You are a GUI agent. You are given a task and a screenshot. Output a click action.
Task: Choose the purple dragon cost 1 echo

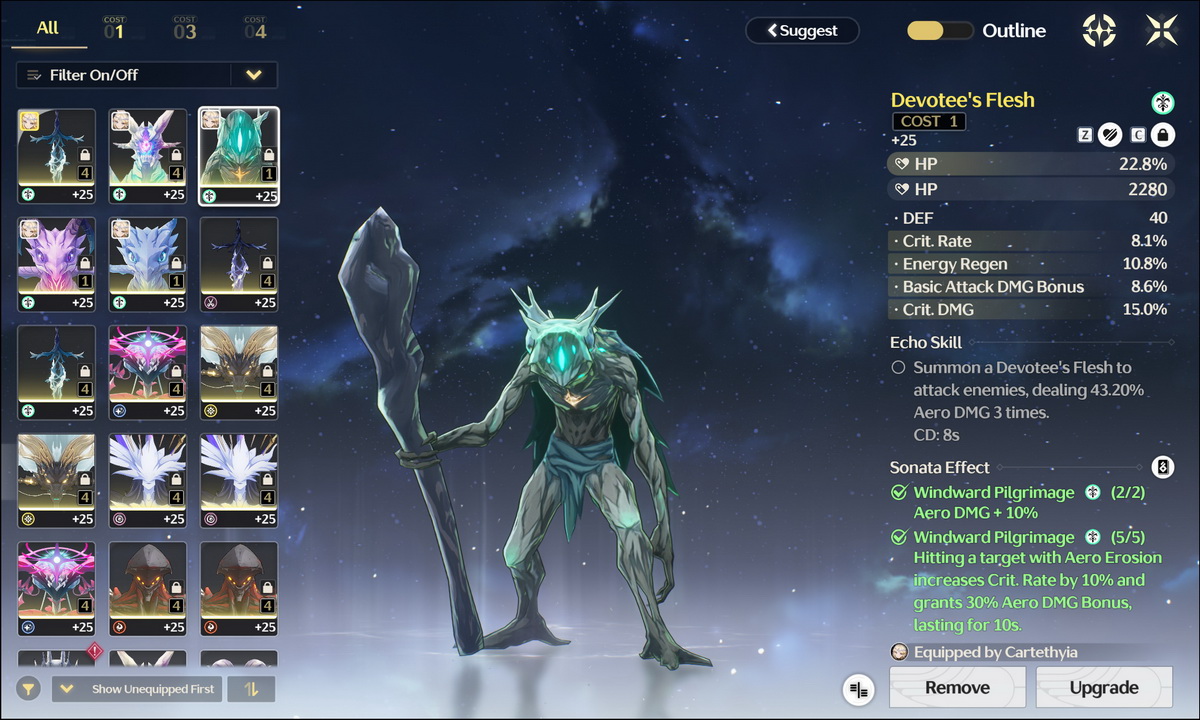click(x=57, y=264)
